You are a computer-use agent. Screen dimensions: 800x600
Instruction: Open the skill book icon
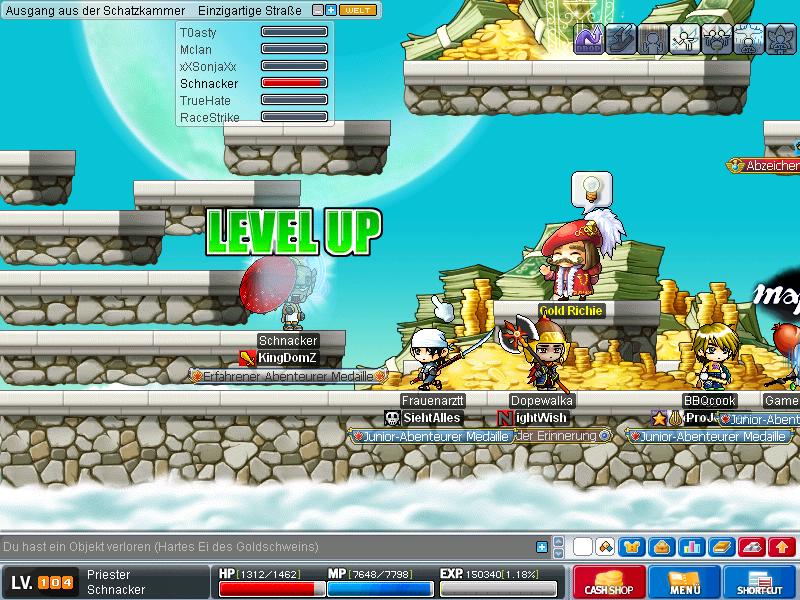pyautogui.click(x=720, y=547)
